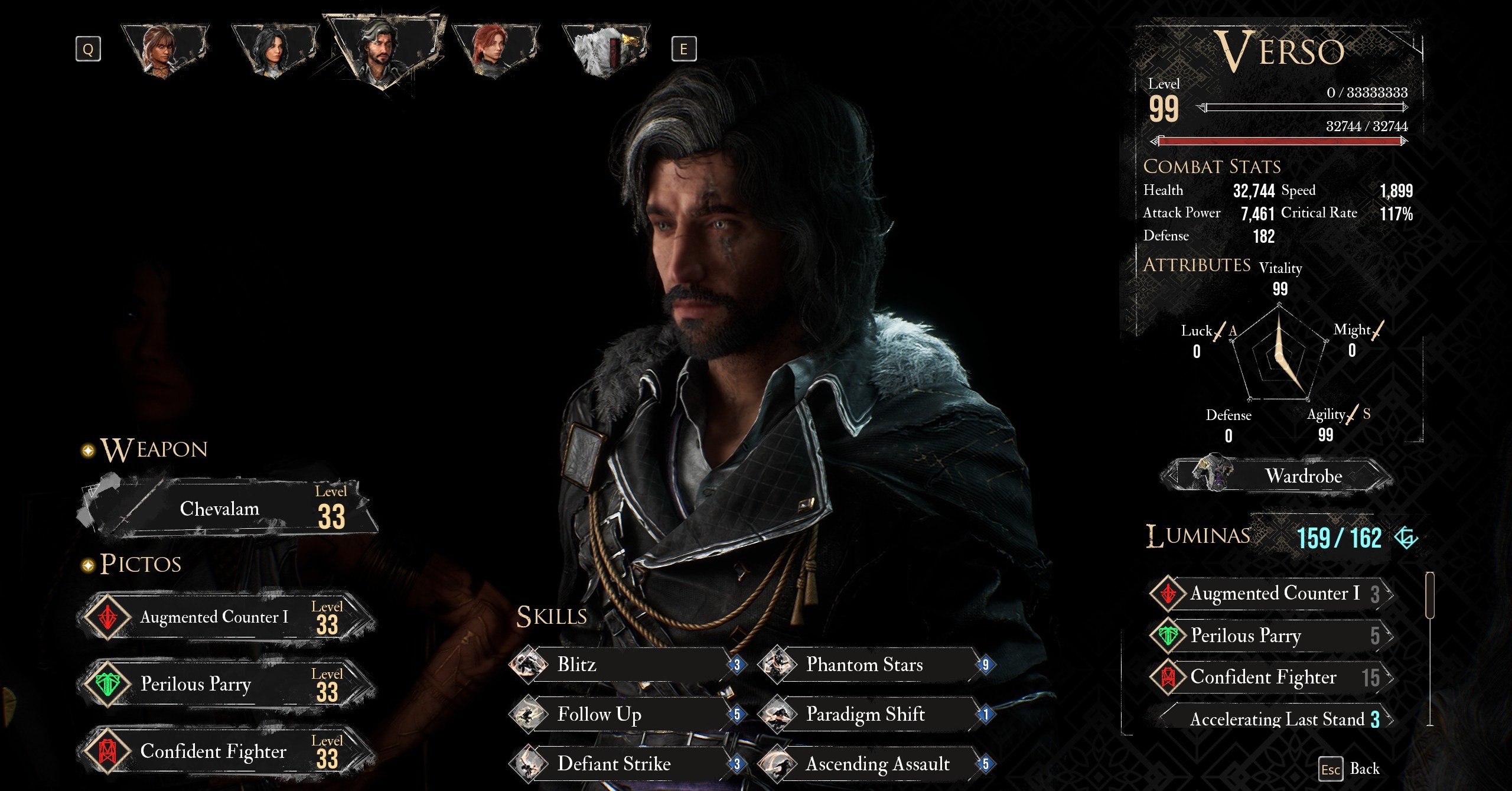Open the Phantom Stars skill
1512x791 pixels.
click(x=875, y=665)
